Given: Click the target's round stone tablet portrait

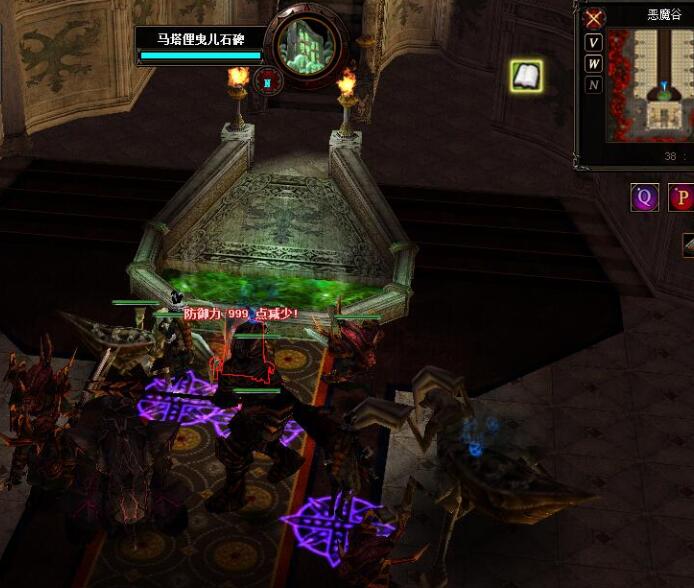Looking at the screenshot, I should pyautogui.click(x=306, y=45).
